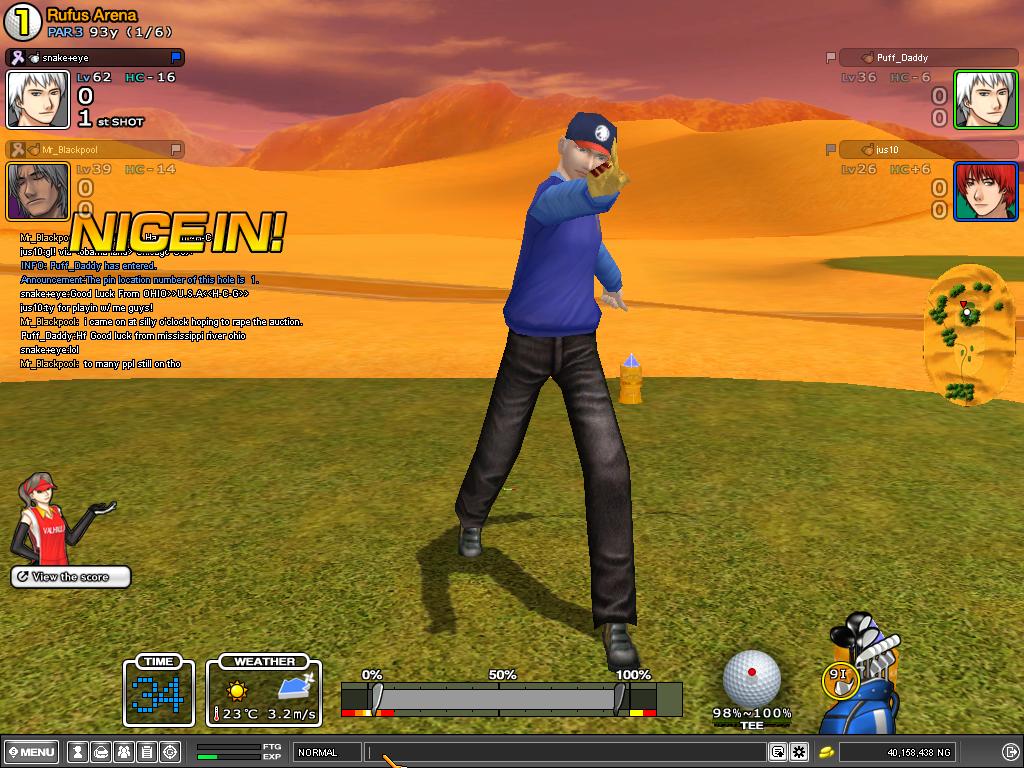Click the crosshair target icon on the toolbar

170,752
